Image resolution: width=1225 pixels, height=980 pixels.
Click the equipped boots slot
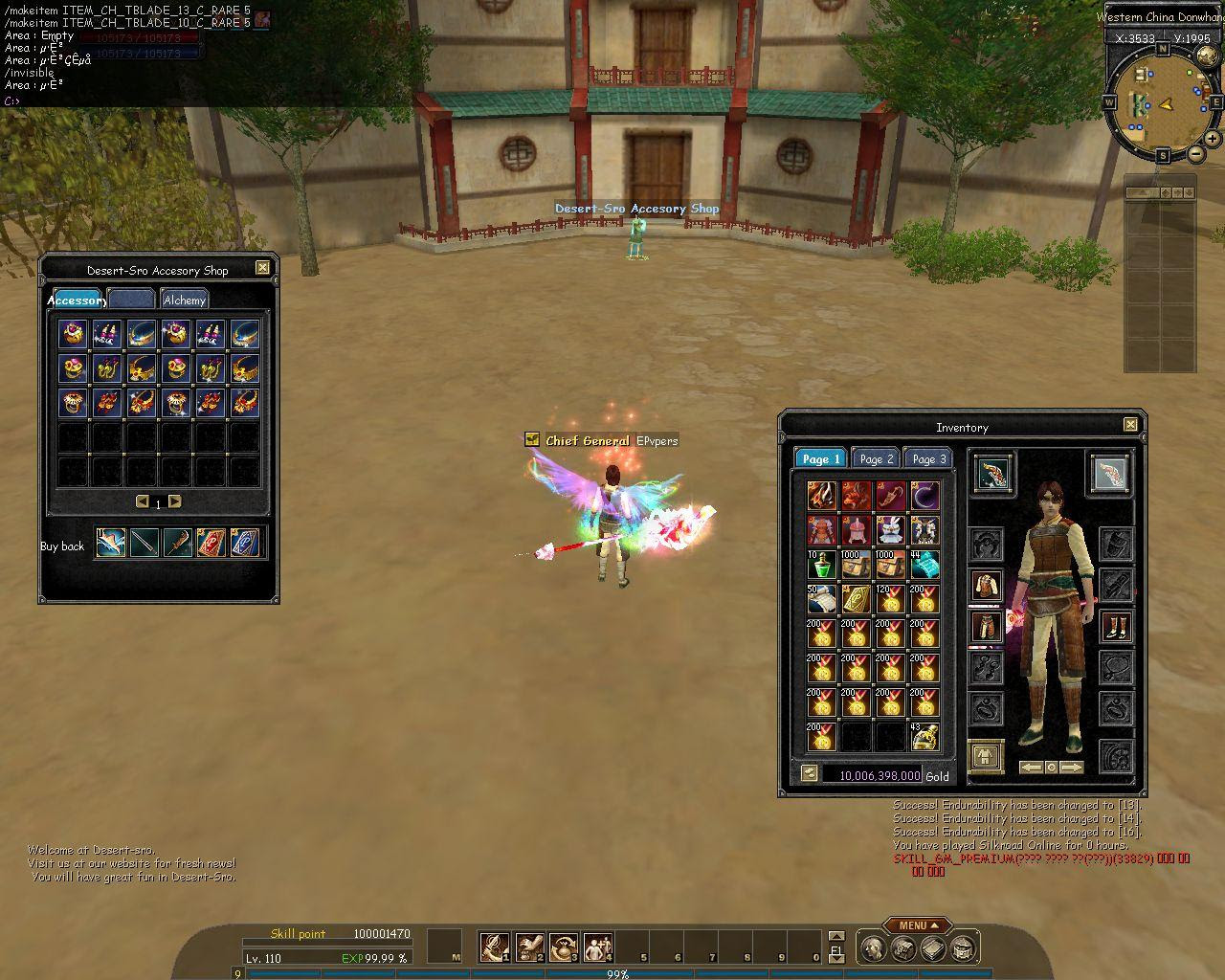[x=1116, y=627]
